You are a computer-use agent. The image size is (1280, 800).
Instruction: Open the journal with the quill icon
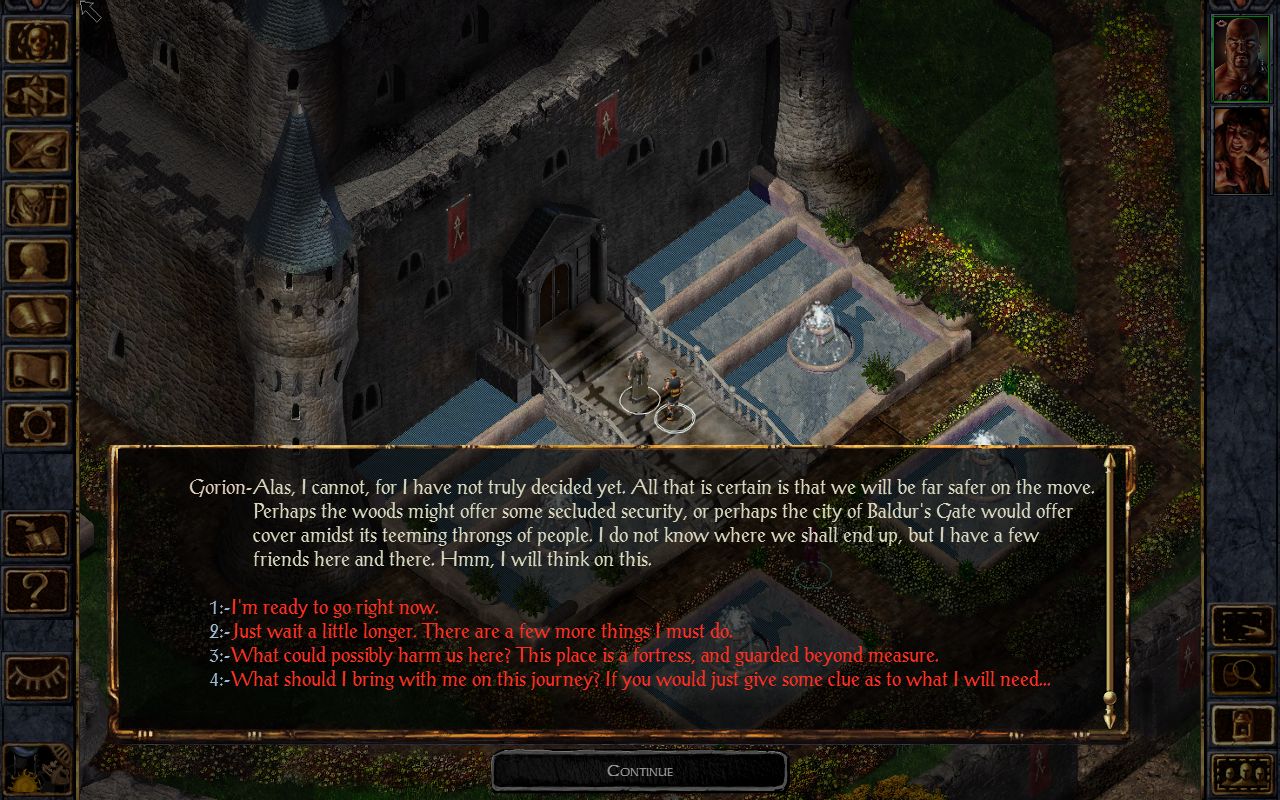click(37, 150)
